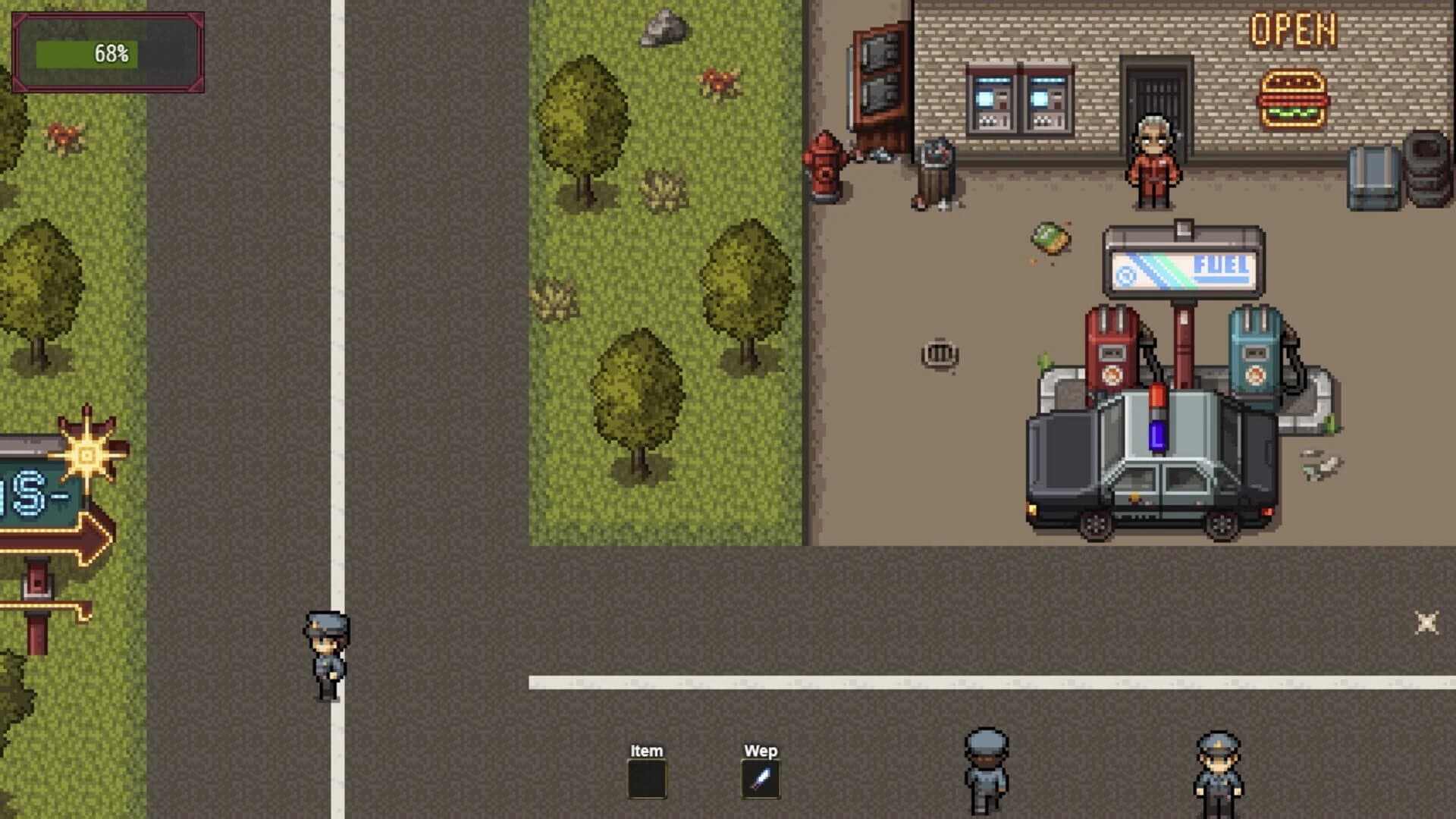Screen dimensions: 1456x819
Task: Select the Item hotbar label
Action: tap(645, 751)
